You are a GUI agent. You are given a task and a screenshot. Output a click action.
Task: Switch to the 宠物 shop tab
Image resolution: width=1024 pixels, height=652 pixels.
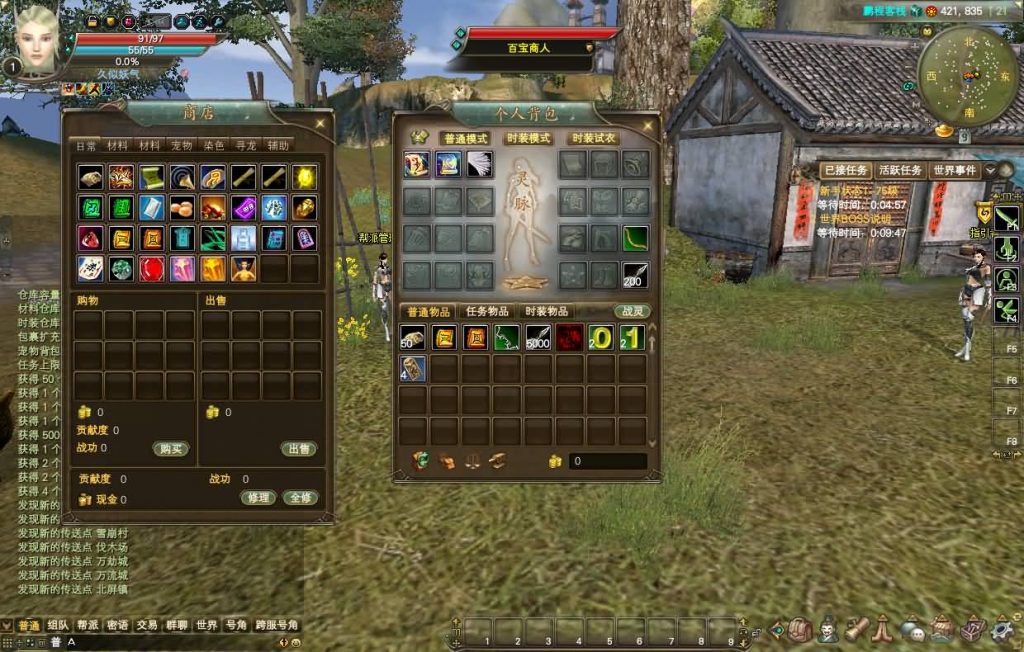(x=180, y=146)
